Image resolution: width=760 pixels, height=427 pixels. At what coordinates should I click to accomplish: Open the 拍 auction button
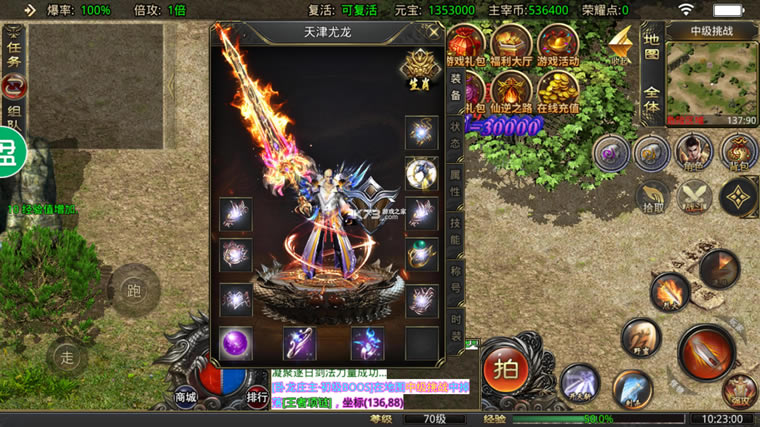[507, 369]
